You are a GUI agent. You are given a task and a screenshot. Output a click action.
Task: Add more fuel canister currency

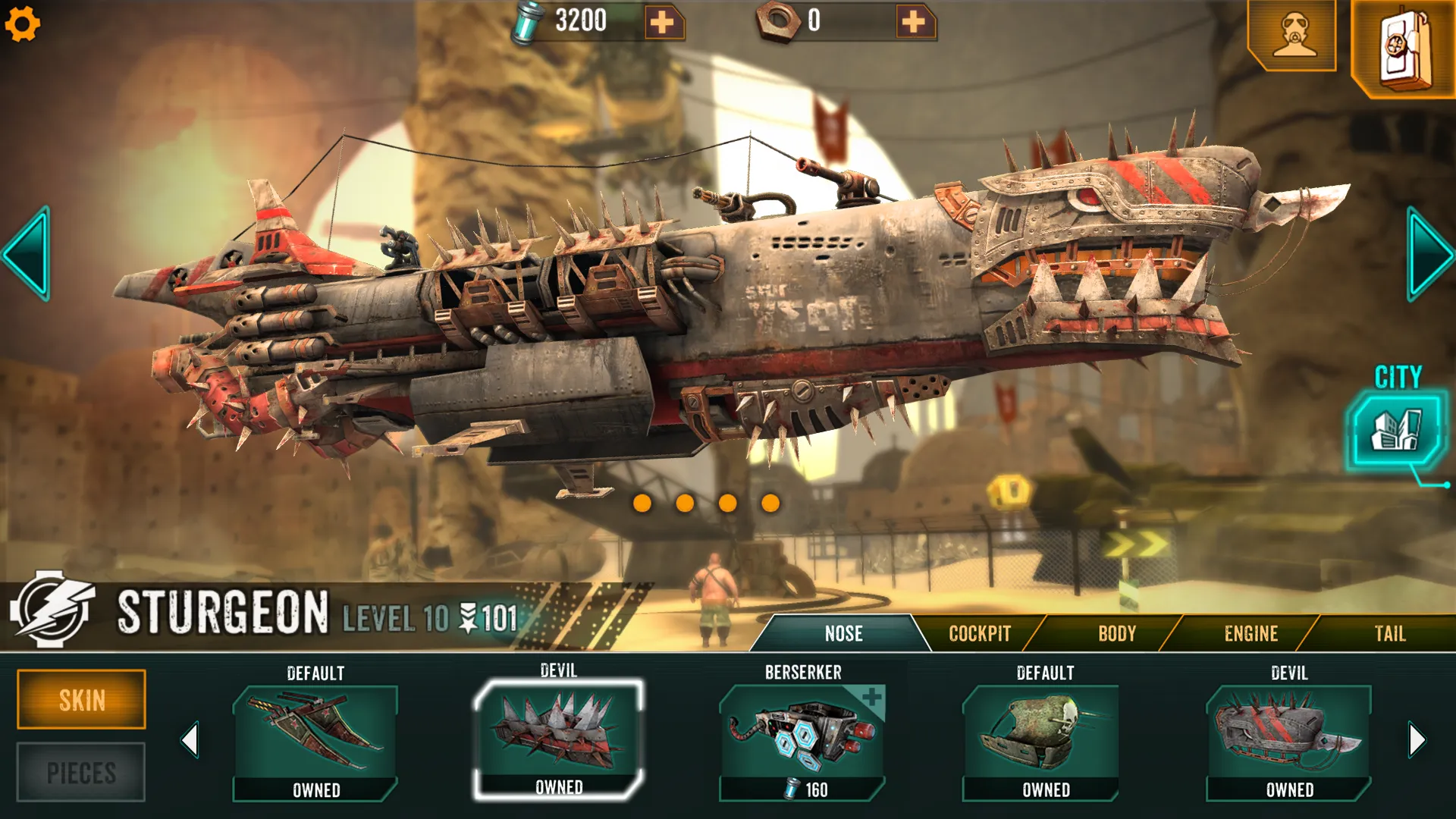[x=663, y=22]
